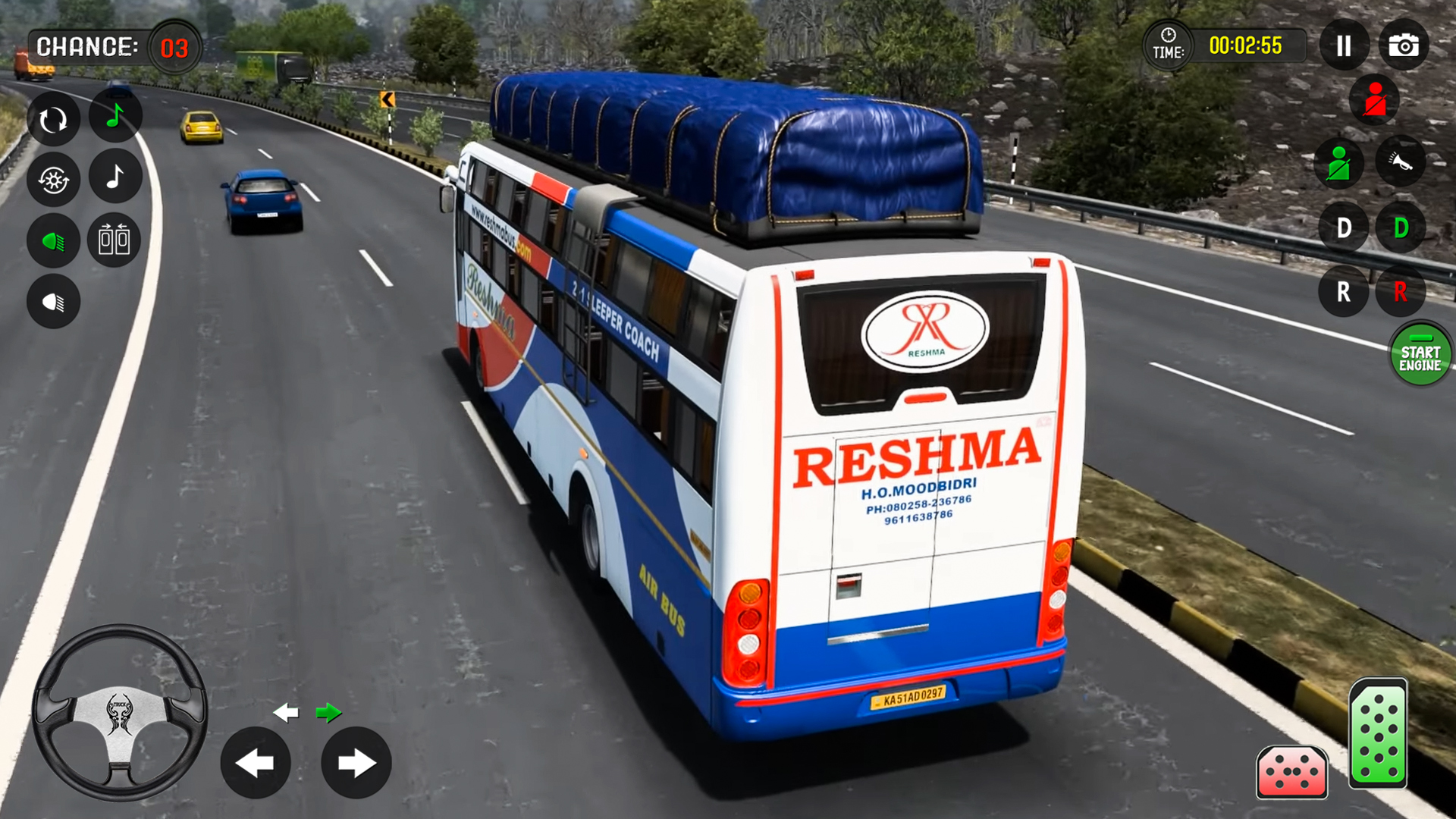1456x819 pixels.
Task: Select the white D drive gear
Action: (1343, 227)
